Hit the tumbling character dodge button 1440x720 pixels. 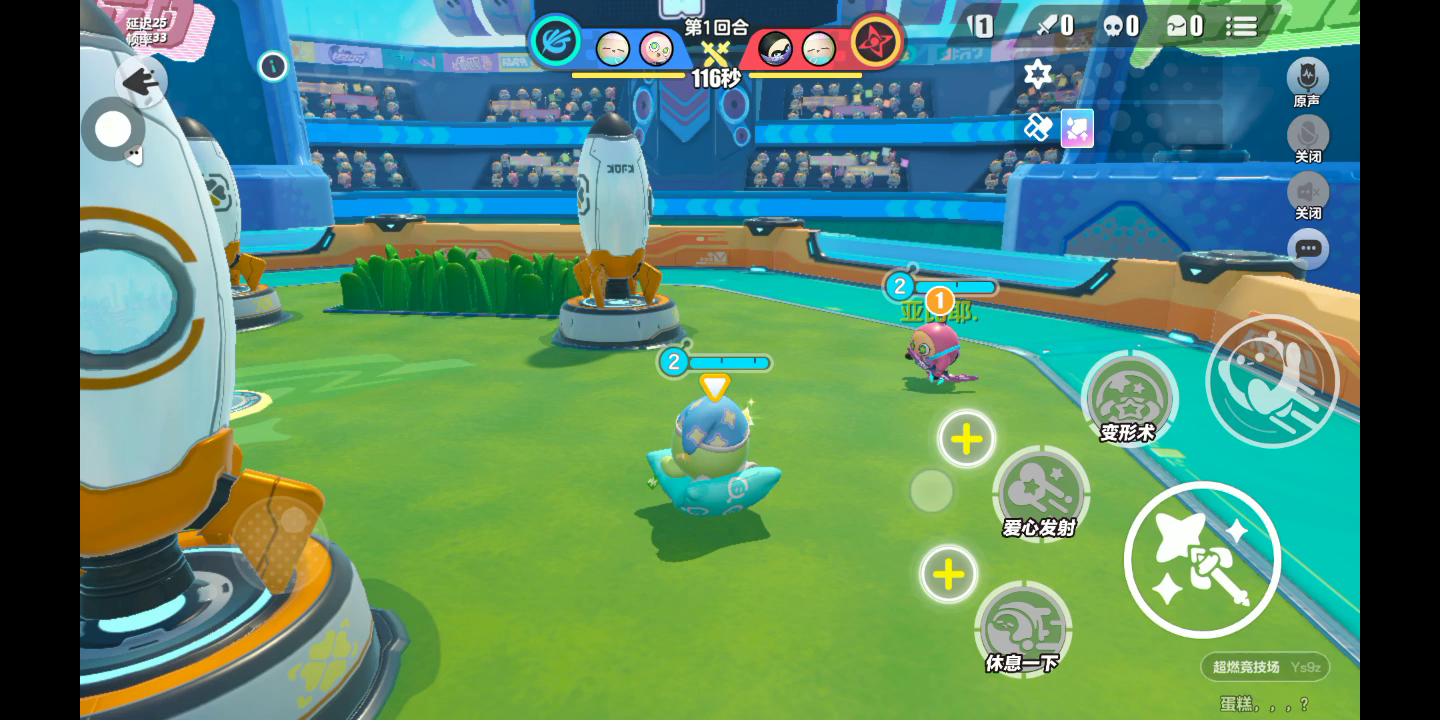pos(1272,381)
